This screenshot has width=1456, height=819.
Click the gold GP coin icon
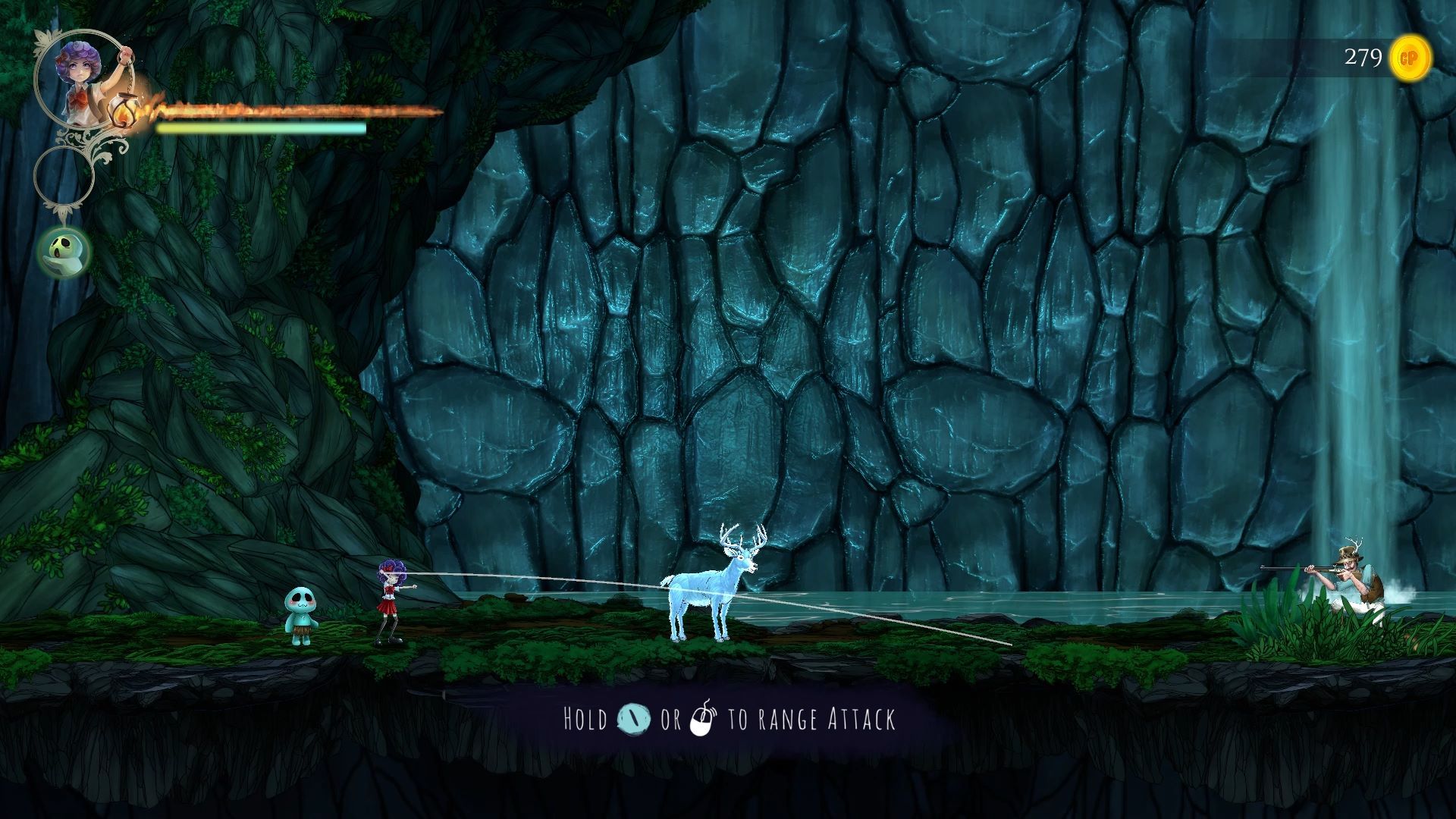1410,58
